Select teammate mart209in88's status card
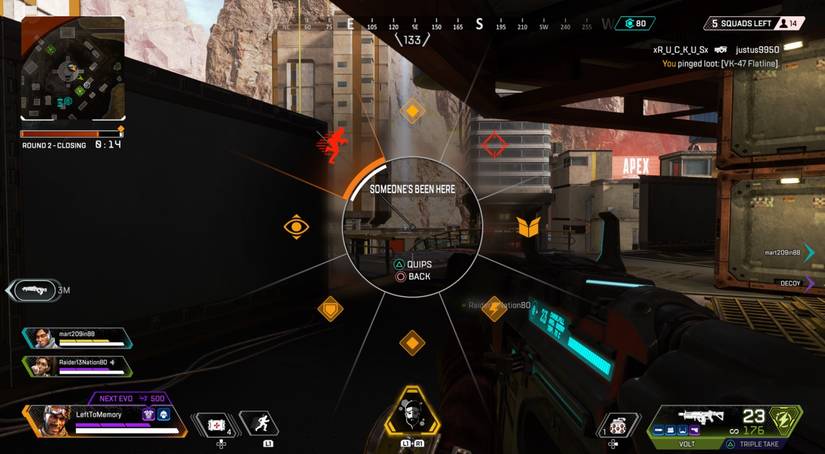Viewport: 825px width, 454px height. tap(74, 339)
